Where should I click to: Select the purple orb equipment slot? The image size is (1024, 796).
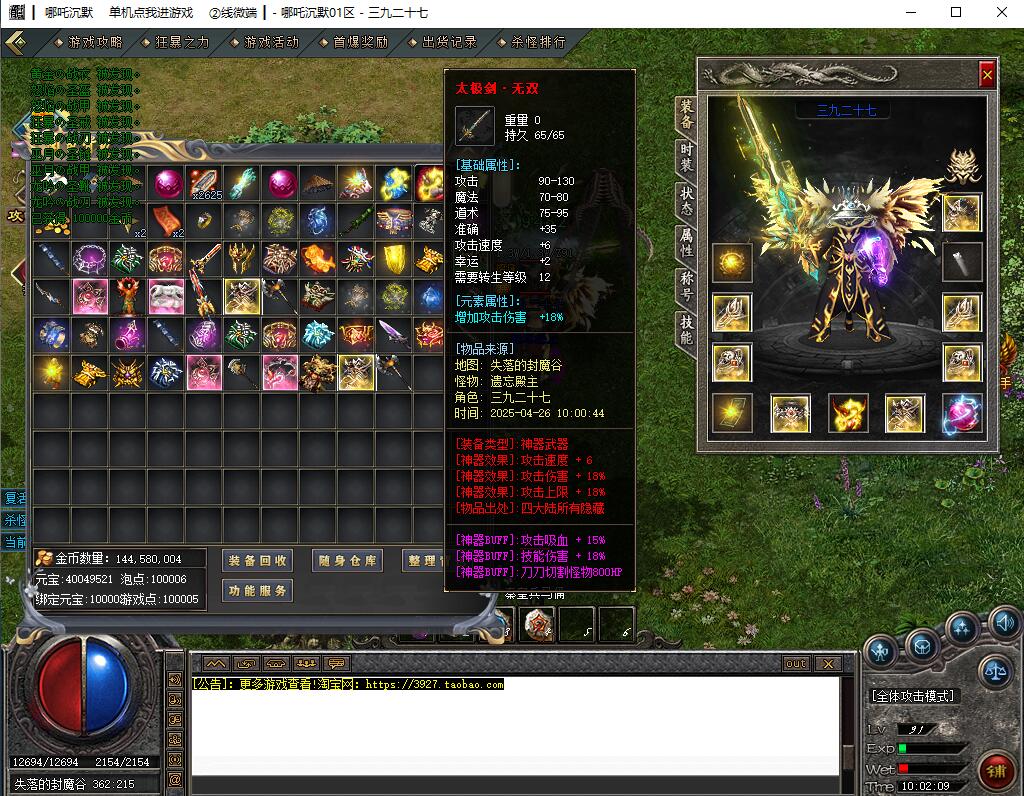tap(962, 413)
